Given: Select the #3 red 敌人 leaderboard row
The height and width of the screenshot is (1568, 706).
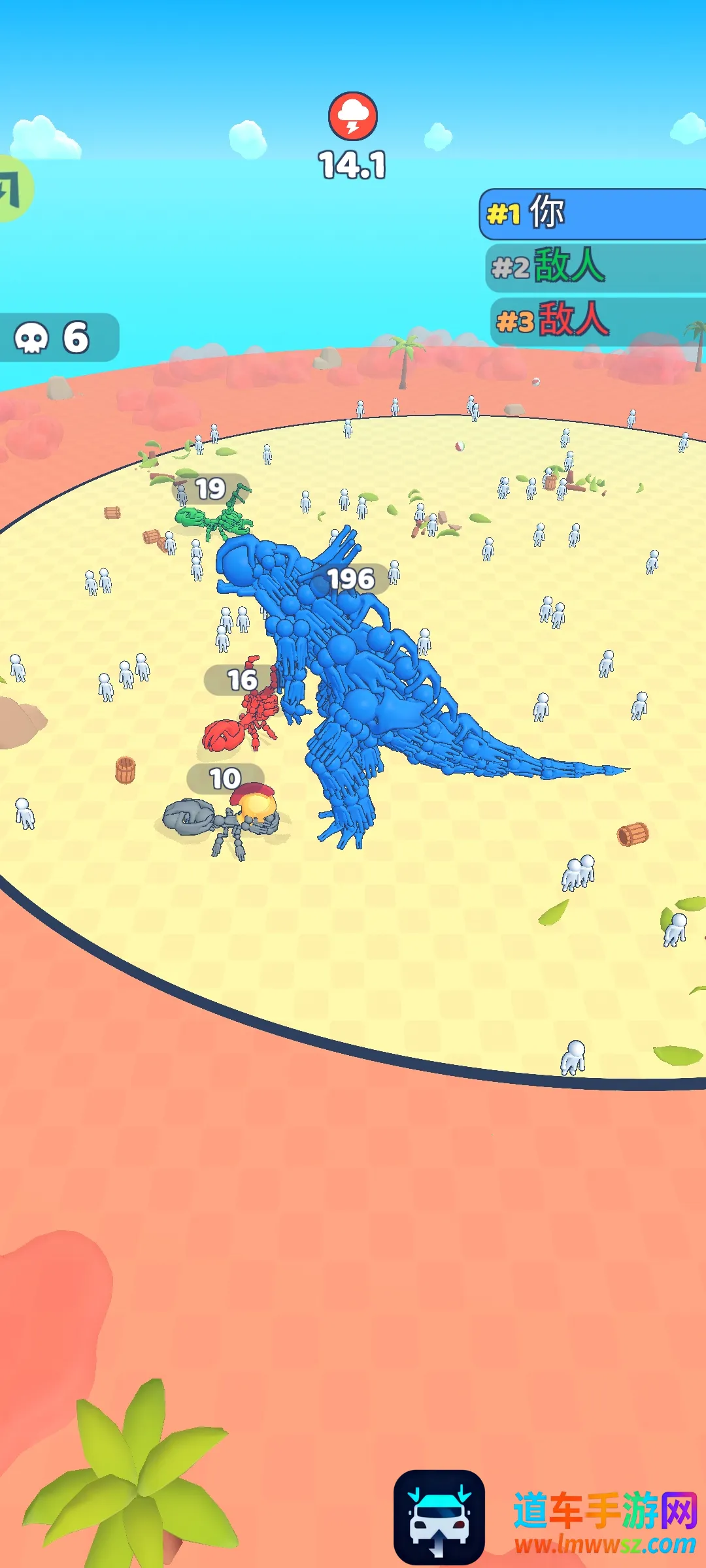Looking at the screenshot, I should (597, 320).
